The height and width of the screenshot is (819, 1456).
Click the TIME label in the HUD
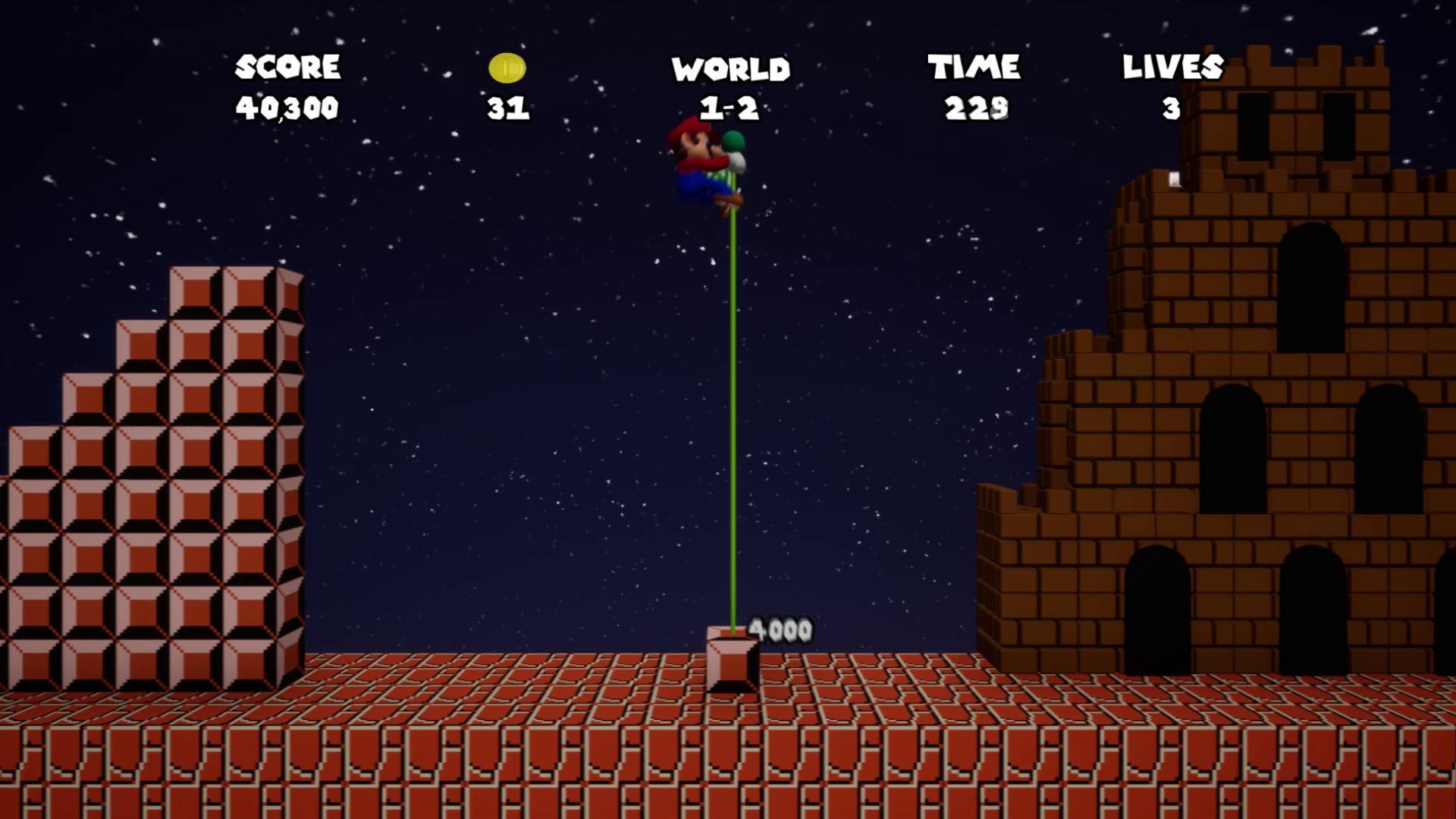point(974,68)
